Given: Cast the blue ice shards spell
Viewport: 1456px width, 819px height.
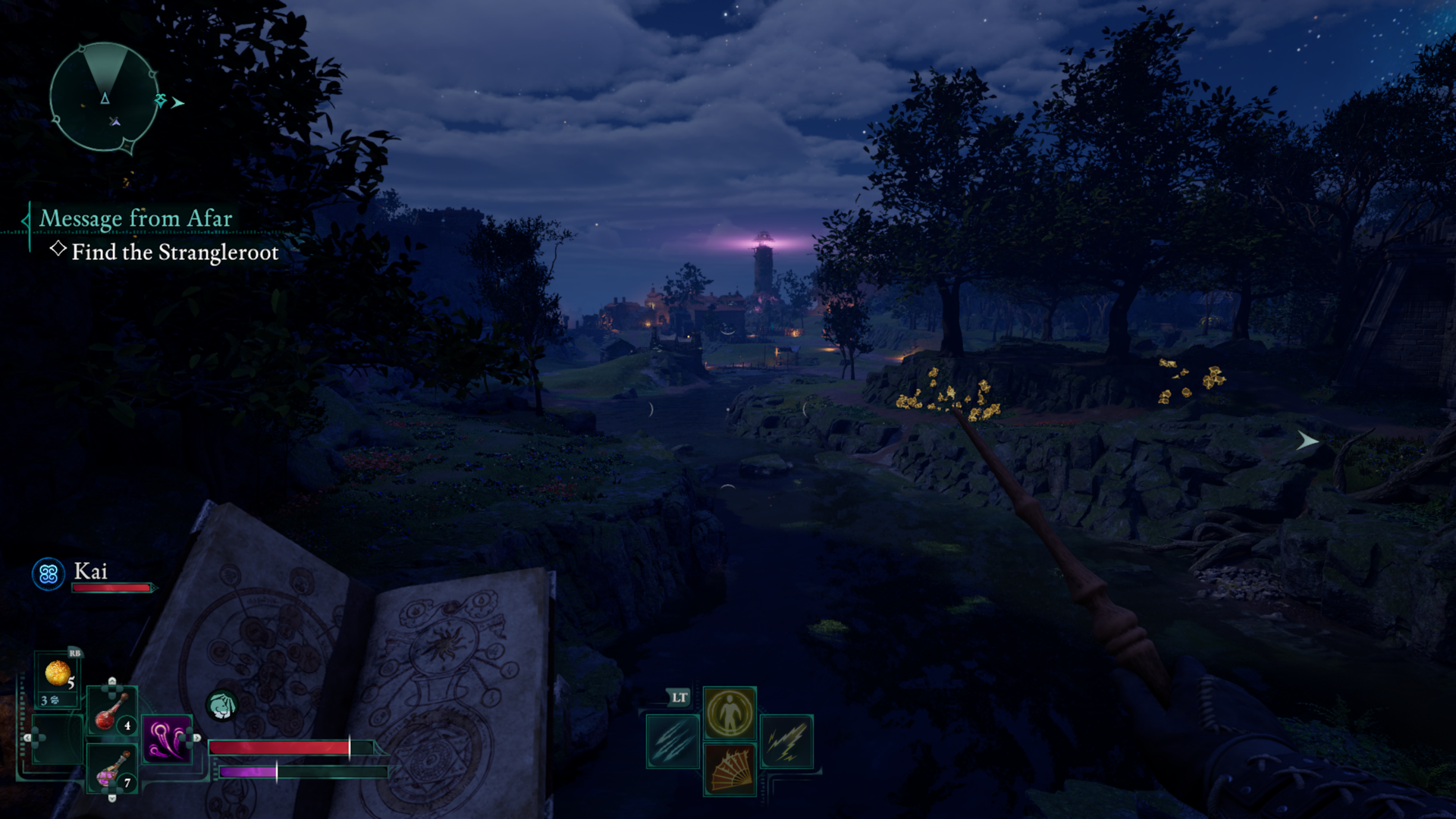Looking at the screenshot, I should pos(672,741).
